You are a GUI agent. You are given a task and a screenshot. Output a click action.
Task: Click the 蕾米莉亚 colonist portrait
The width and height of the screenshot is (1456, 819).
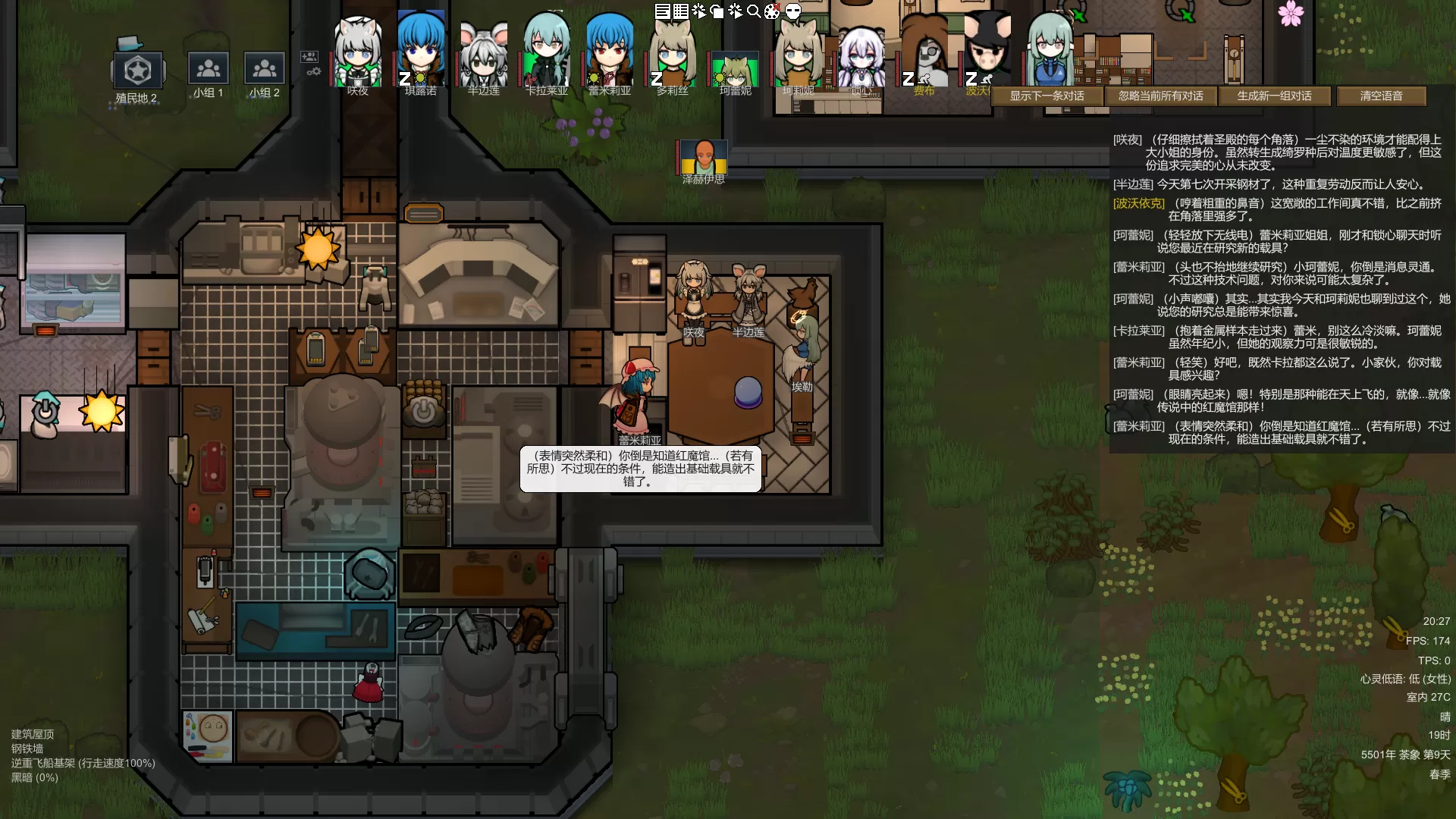[610, 53]
